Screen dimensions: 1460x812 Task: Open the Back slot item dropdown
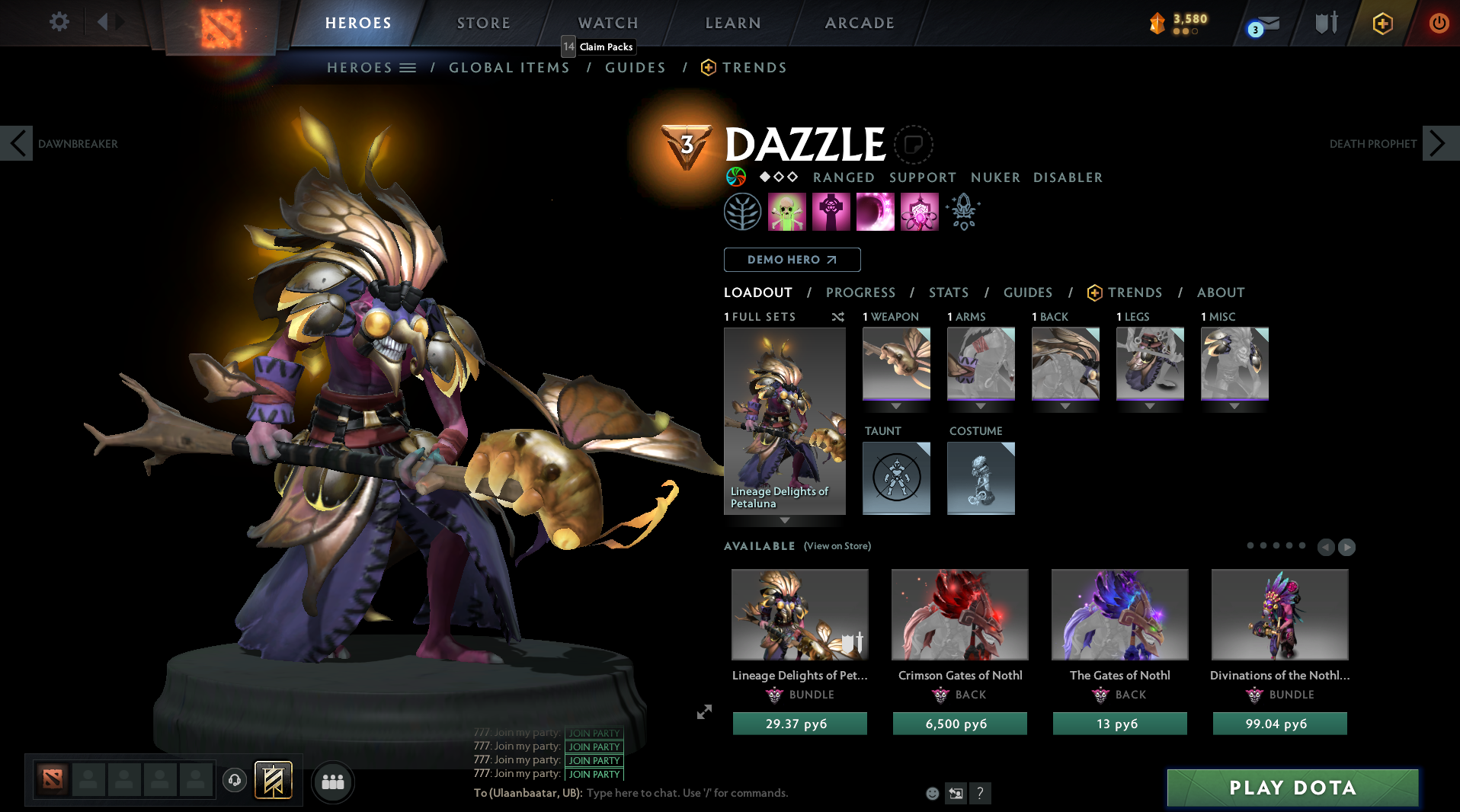pyautogui.click(x=1065, y=406)
